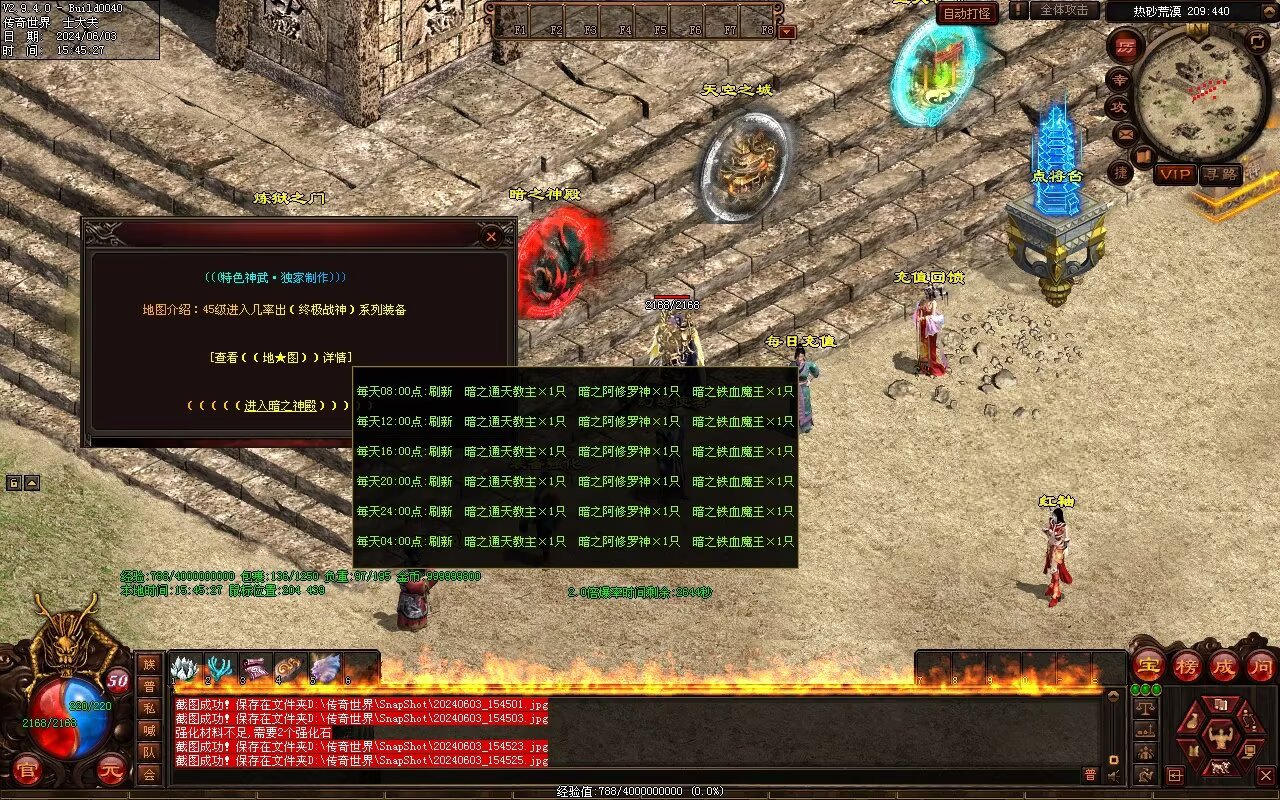
Task: Select the 全体攻击 attack mode button
Action: [x=1064, y=10]
